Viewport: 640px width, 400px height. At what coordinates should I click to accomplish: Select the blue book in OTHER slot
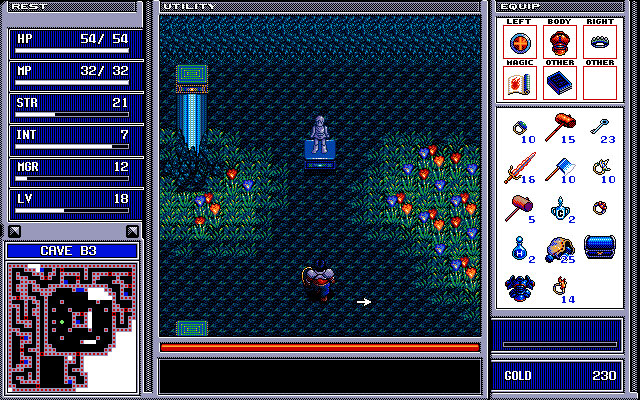(x=559, y=83)
